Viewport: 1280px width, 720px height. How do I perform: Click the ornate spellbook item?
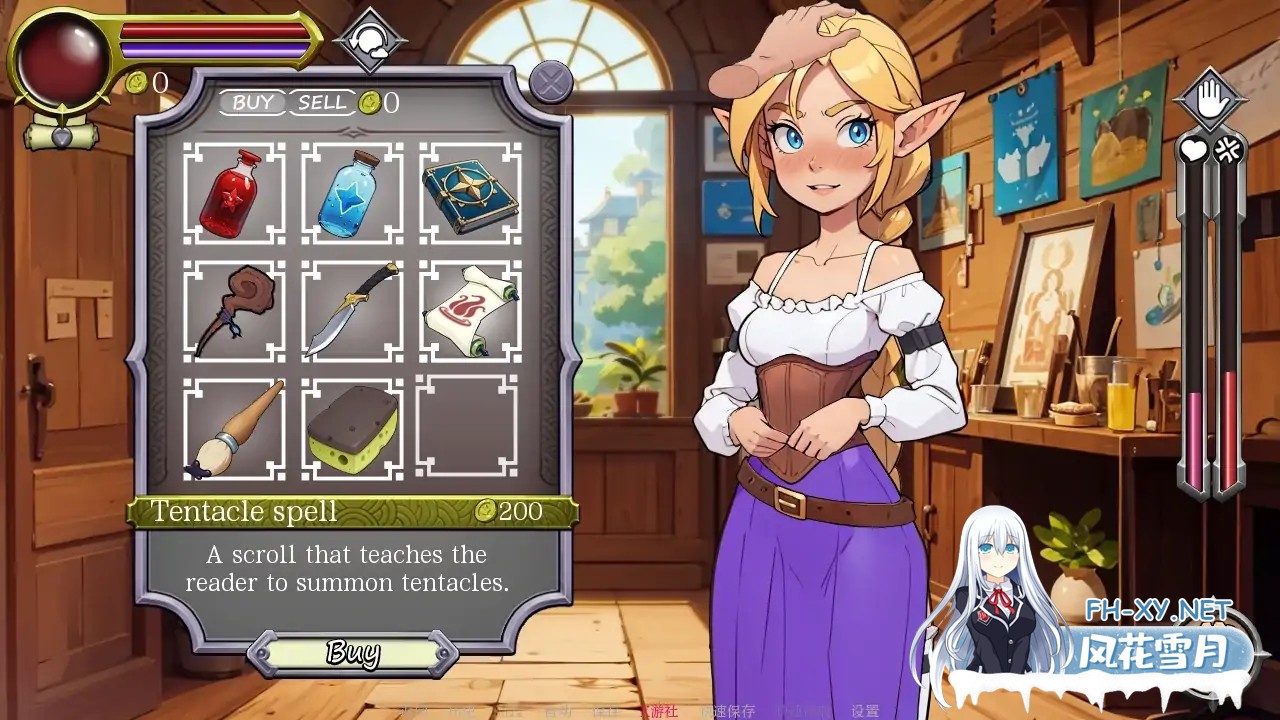coord(470,192)
